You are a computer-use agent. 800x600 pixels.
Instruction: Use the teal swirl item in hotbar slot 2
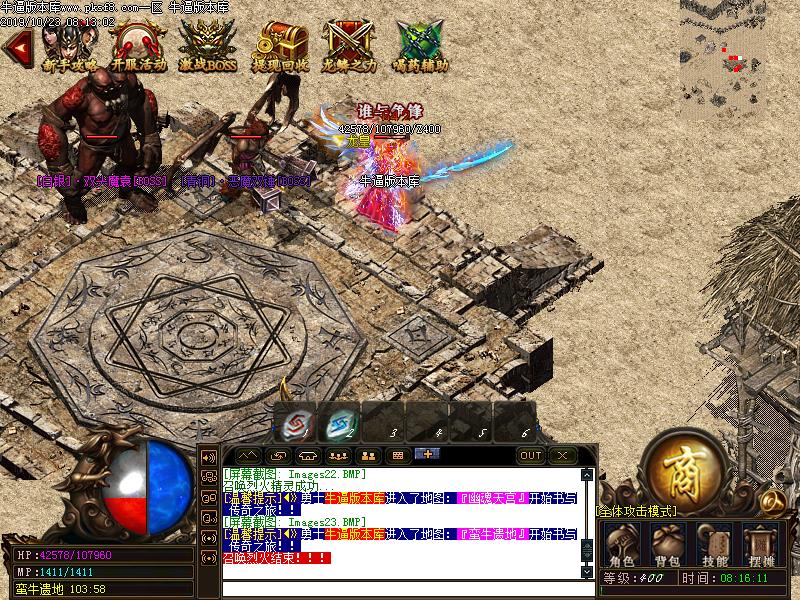pos(343,424)
